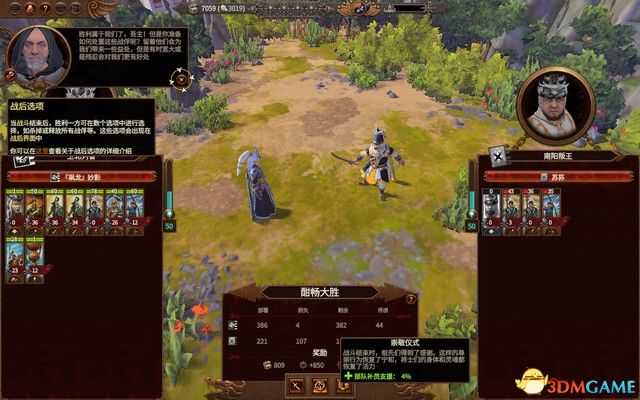This screenshot has width=640, height=400.
Task: Click the round button beside advisor text
Action: (180, 78)
